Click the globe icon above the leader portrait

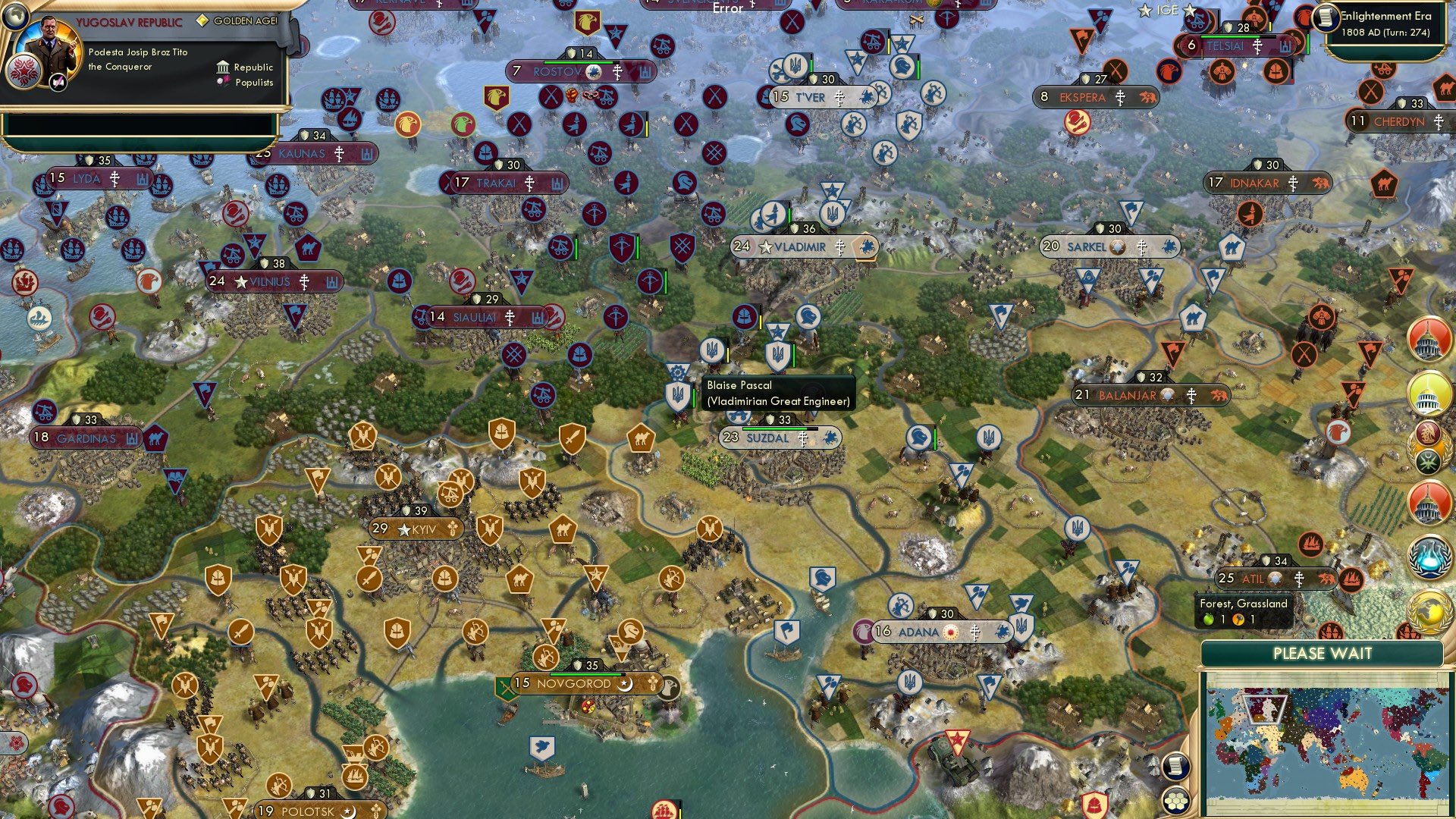[x=15, y=17]
